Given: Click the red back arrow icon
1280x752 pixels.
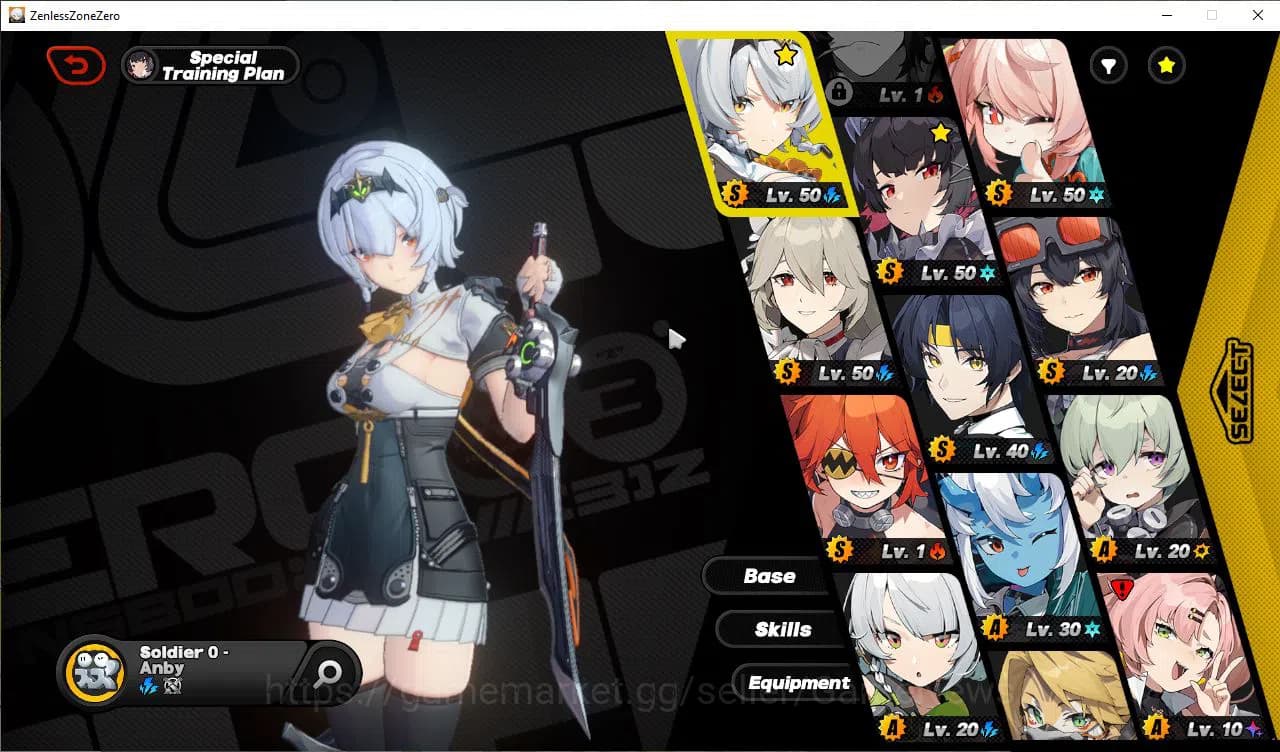Looking at the screenshot, I should (x=75, y=64).
